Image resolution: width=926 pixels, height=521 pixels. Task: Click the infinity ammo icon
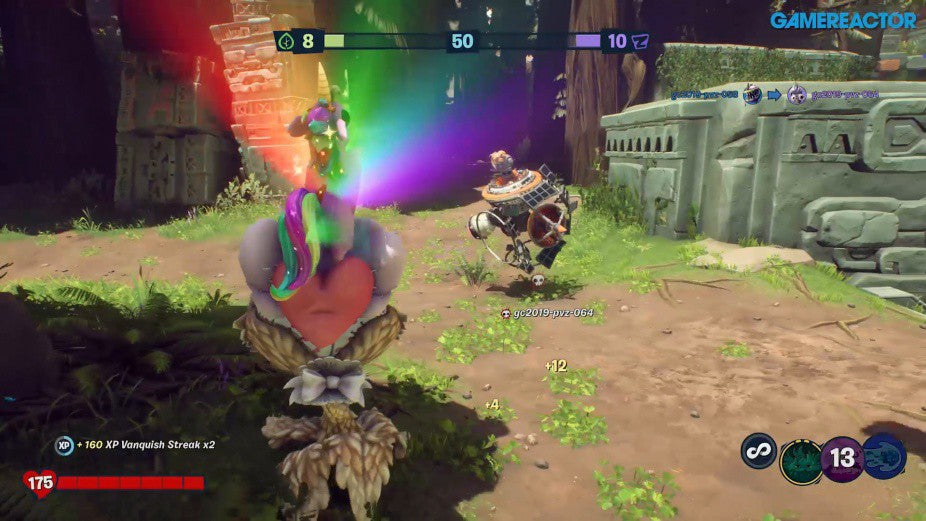coord(759,450)
